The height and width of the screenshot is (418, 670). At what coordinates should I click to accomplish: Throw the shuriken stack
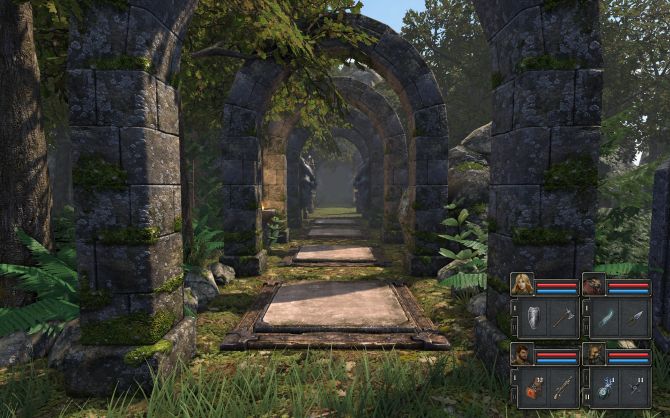[x=634, y=387]
